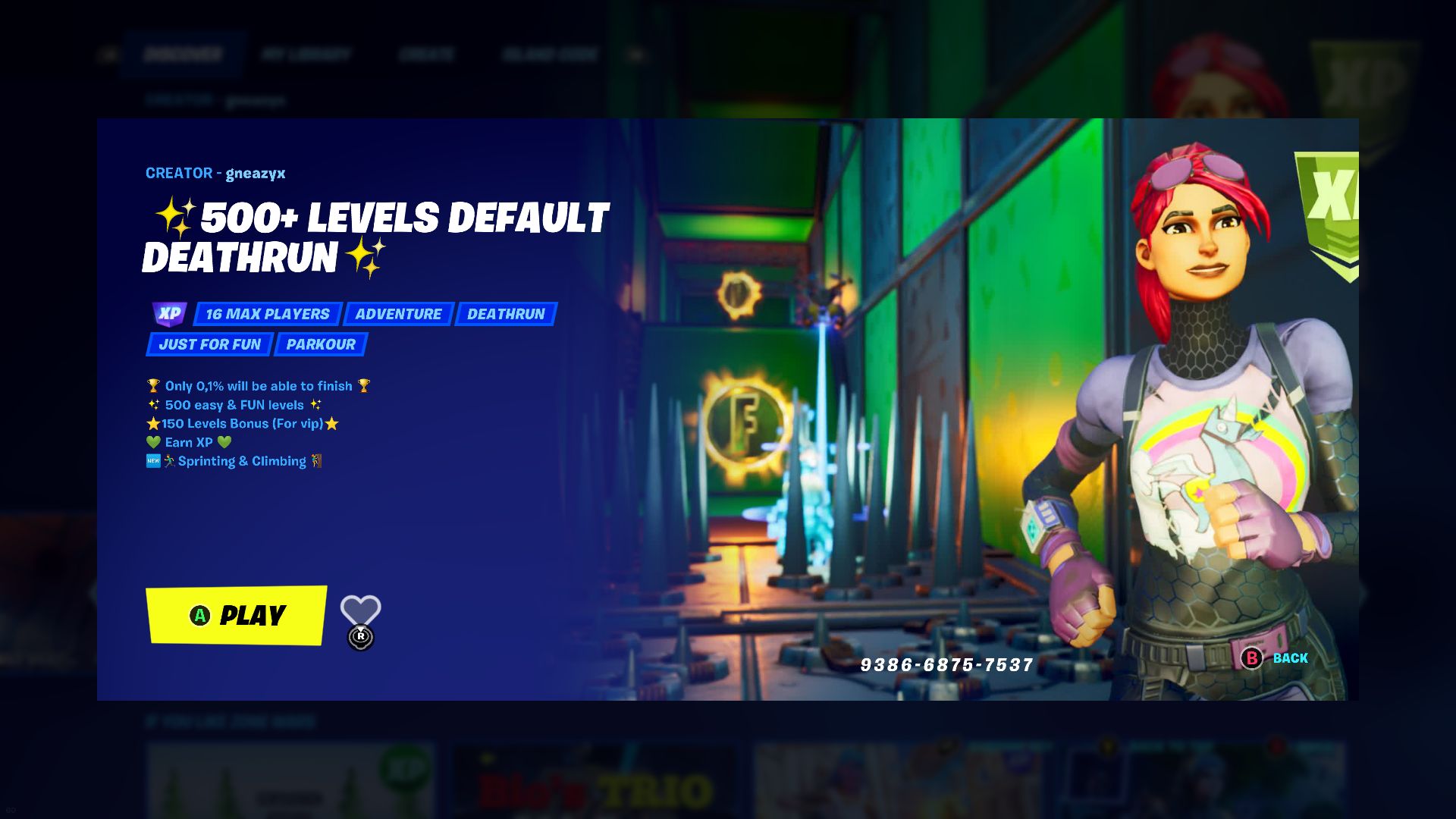The height and width of the screenshot is (819, 1456).
Task: Click the red B button icon near BACK
Action: (1250, 658)
